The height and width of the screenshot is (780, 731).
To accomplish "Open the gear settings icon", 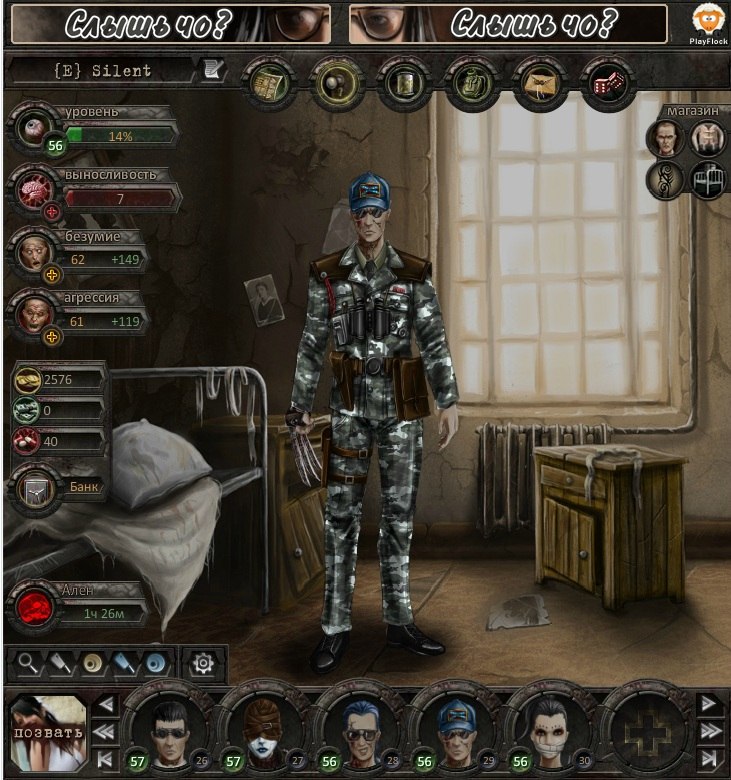I will pos(203,662).
